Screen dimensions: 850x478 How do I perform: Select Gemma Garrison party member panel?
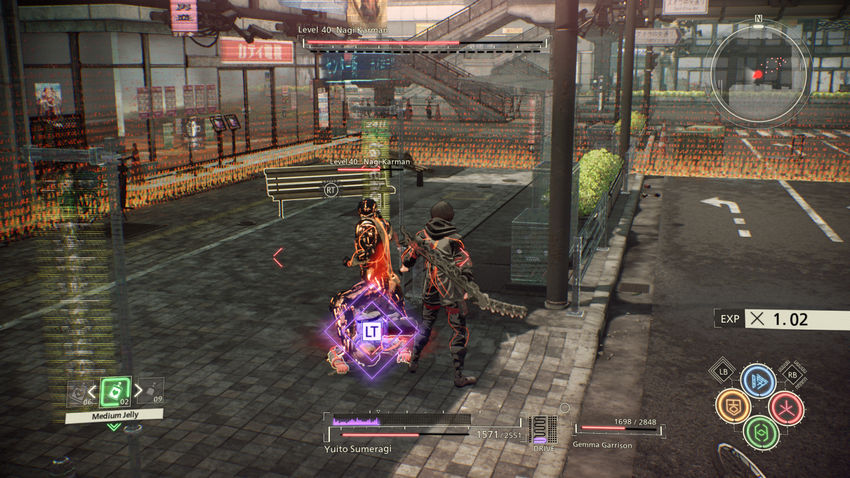(x=614, y=432)
